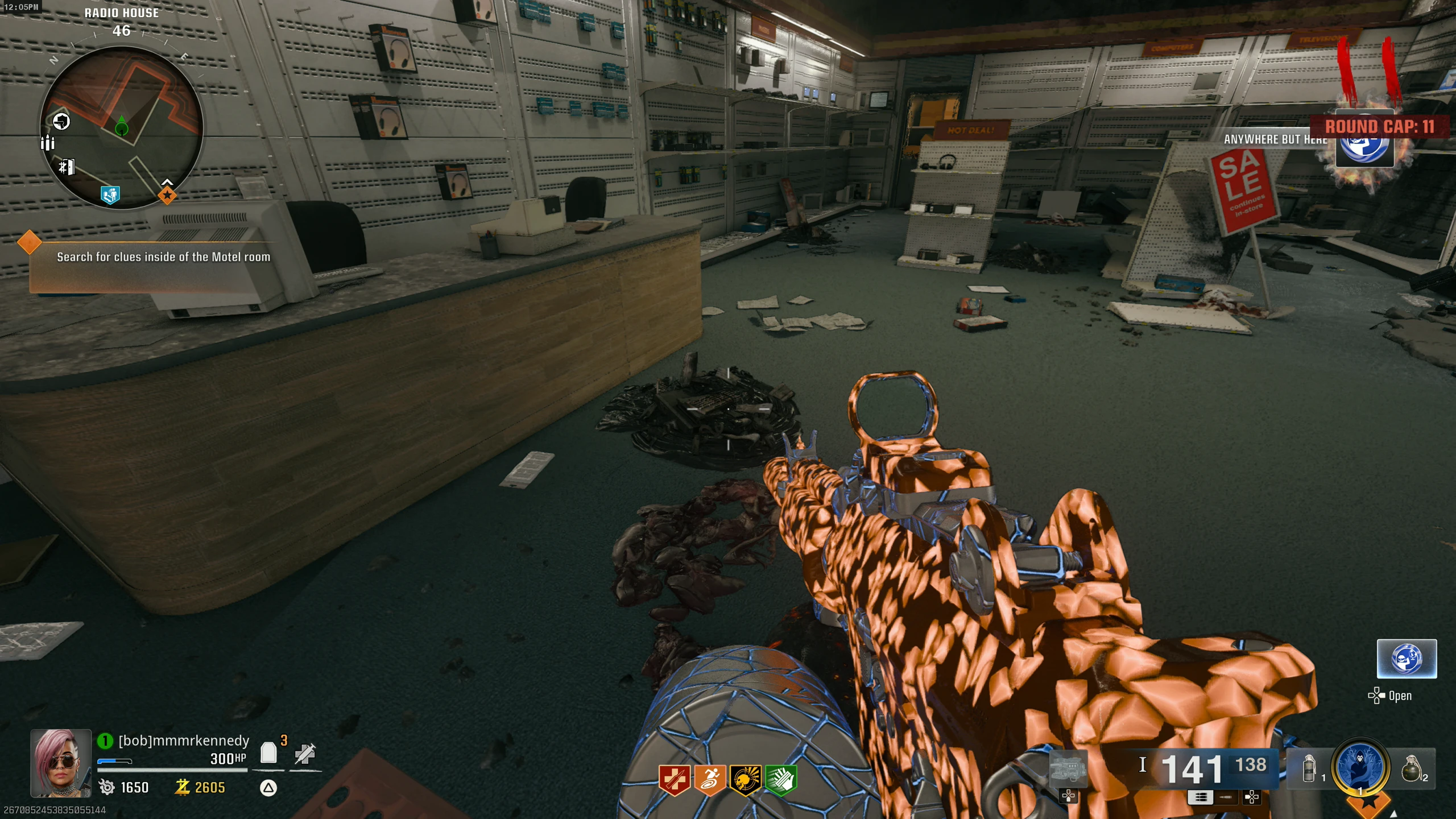1456x819 pixels.
Task: Open the GobbleGum pack slot
Action: 1406,659
